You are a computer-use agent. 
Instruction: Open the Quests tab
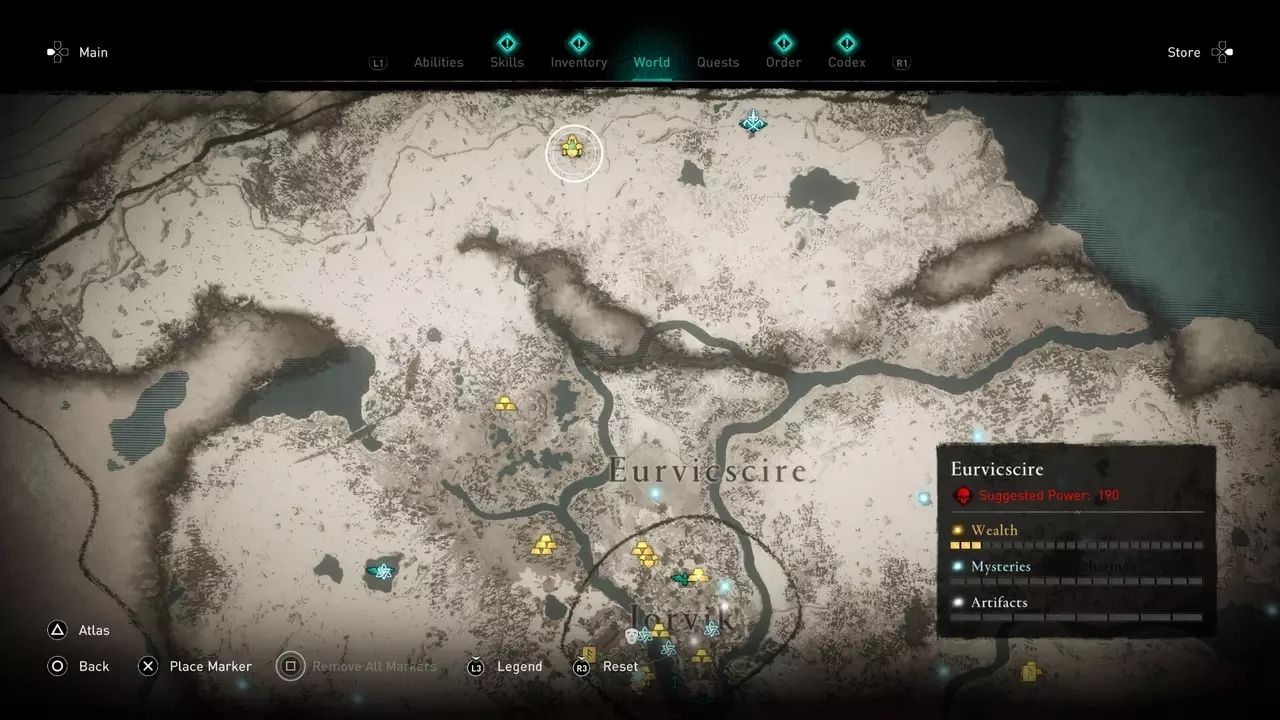pyautogui.click(x=718, y=62)
